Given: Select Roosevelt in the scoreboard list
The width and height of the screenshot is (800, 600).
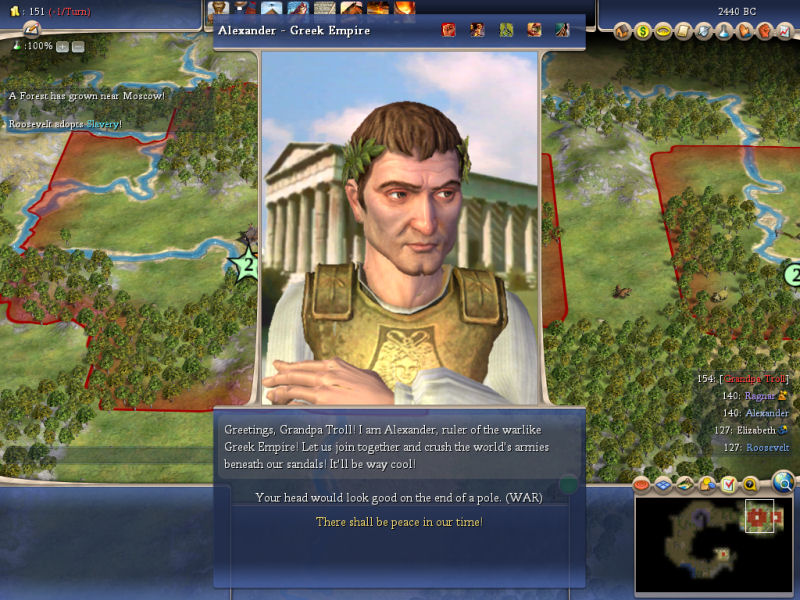Looking at the screenshot, I should (767, 447).
